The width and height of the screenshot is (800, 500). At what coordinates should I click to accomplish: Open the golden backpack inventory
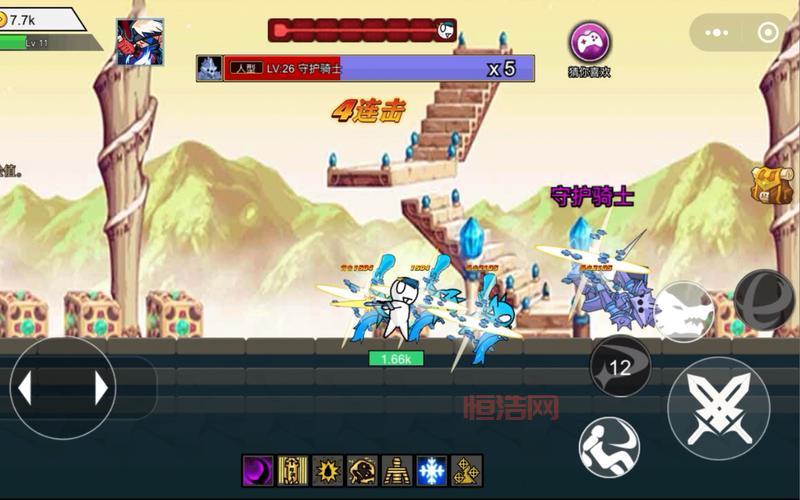(x=773, y=185)
